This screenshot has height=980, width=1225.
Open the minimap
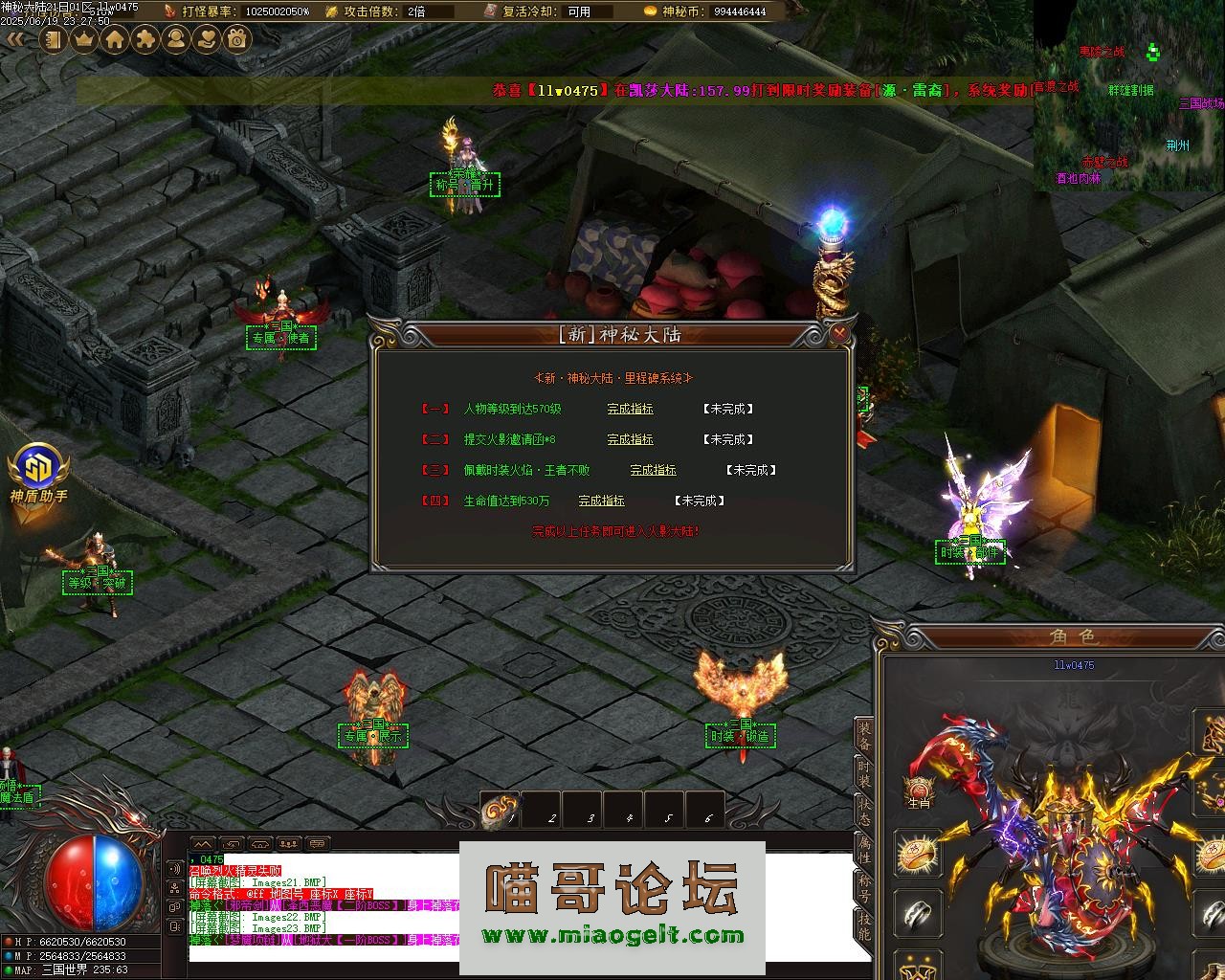click(x=1127, y=94)
